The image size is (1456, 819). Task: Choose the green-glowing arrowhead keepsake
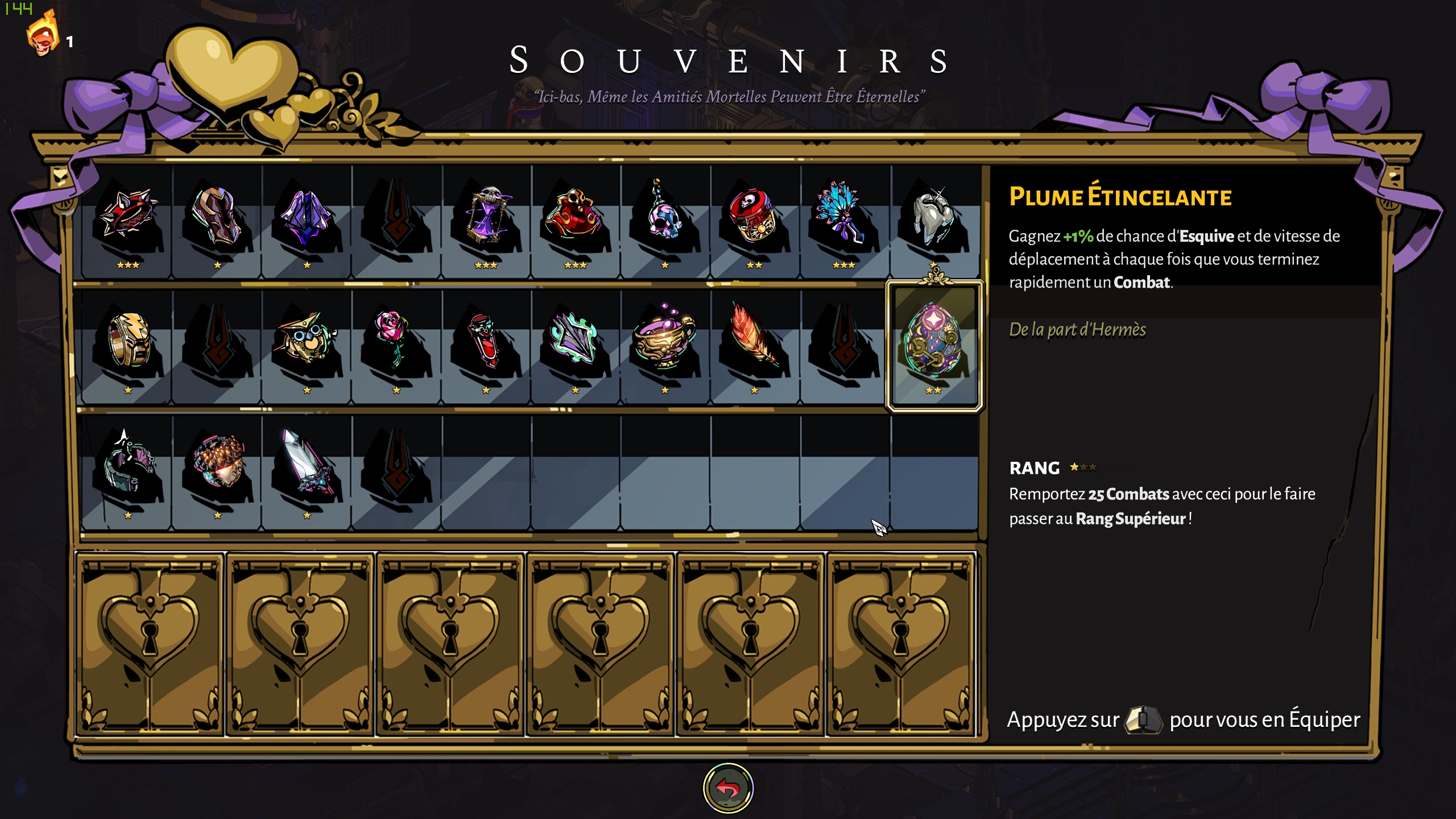pos(576,341)
